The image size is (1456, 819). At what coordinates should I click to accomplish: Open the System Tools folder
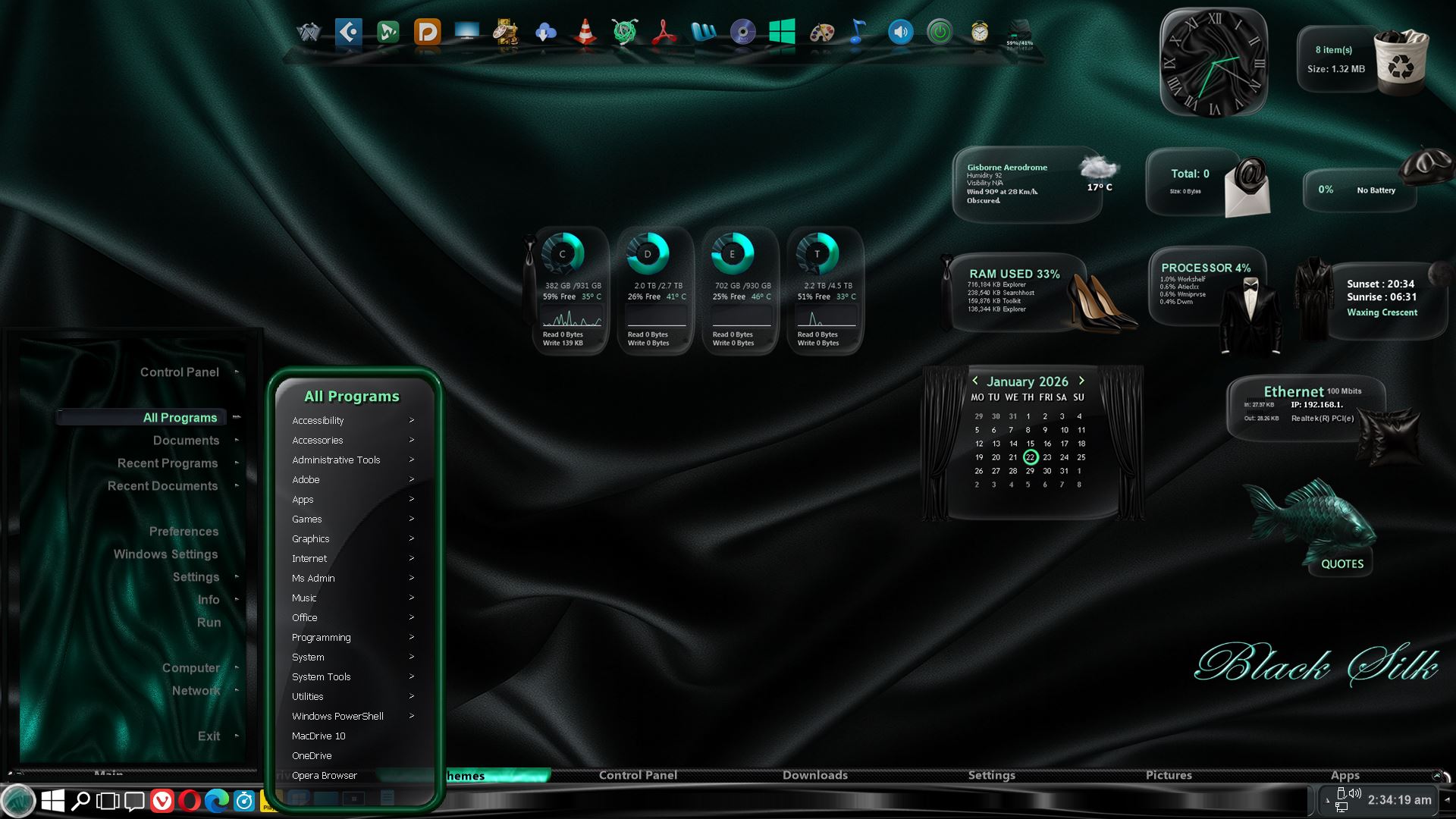322,677
